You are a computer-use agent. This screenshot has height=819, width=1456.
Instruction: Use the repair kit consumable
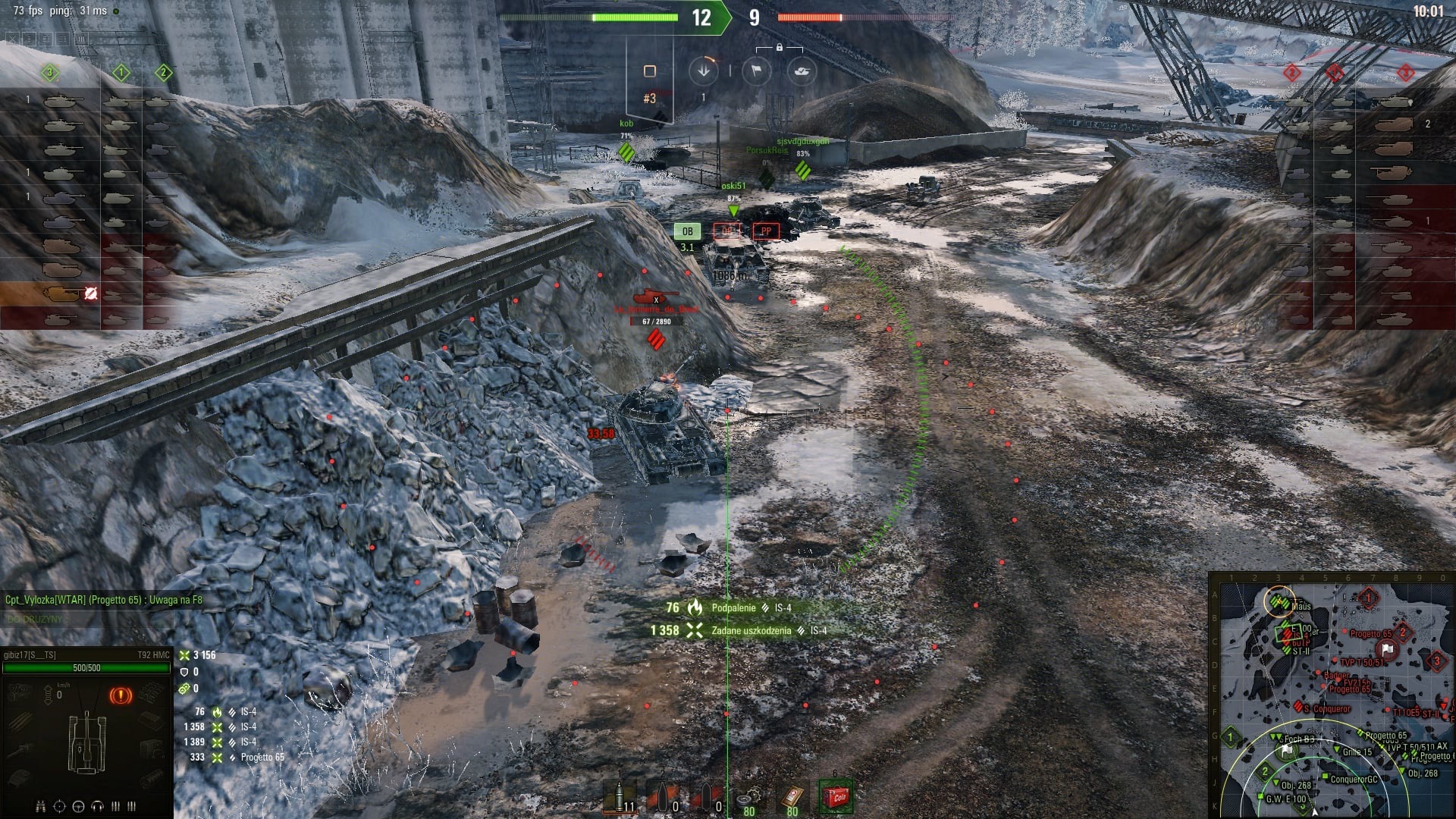pos(749,798)
